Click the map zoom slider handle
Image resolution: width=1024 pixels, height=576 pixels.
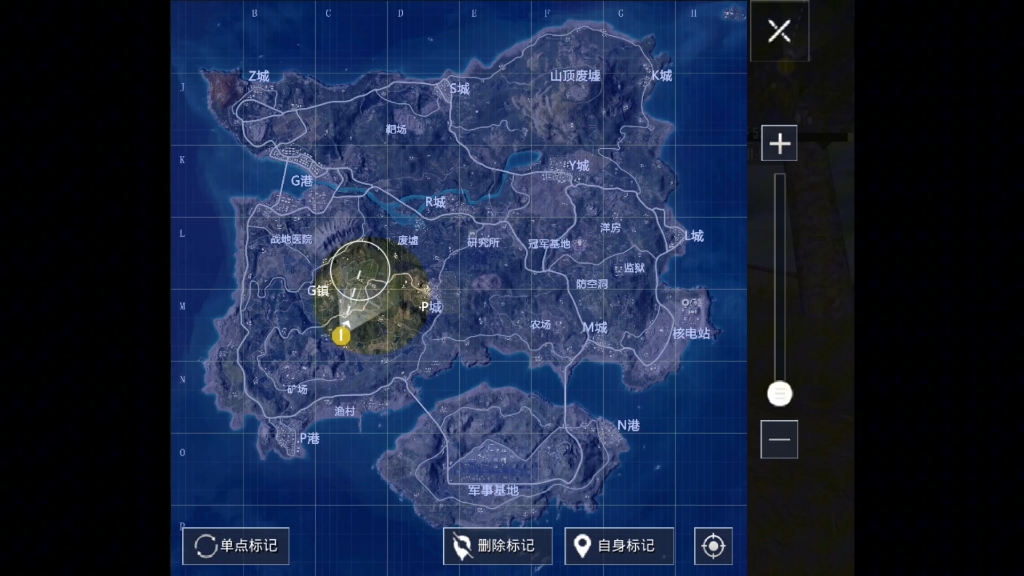click(x=779, y=394)
